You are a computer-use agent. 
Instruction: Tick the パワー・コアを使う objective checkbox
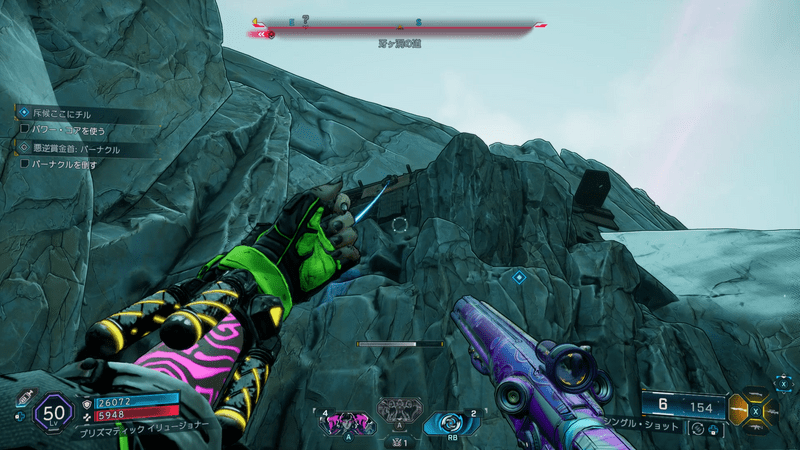[x=25, y=130]
